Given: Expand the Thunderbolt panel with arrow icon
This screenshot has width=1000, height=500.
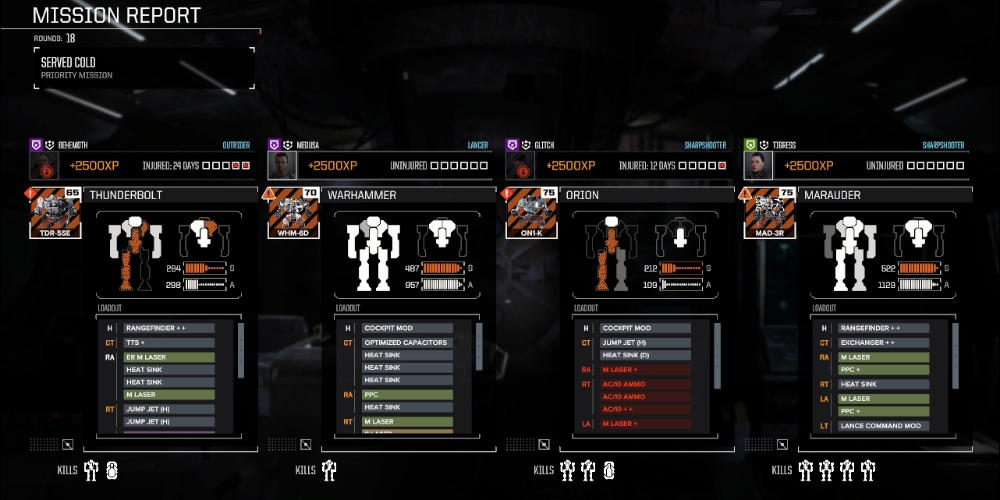Looking at the screenshot, I should tap(67, 444).
